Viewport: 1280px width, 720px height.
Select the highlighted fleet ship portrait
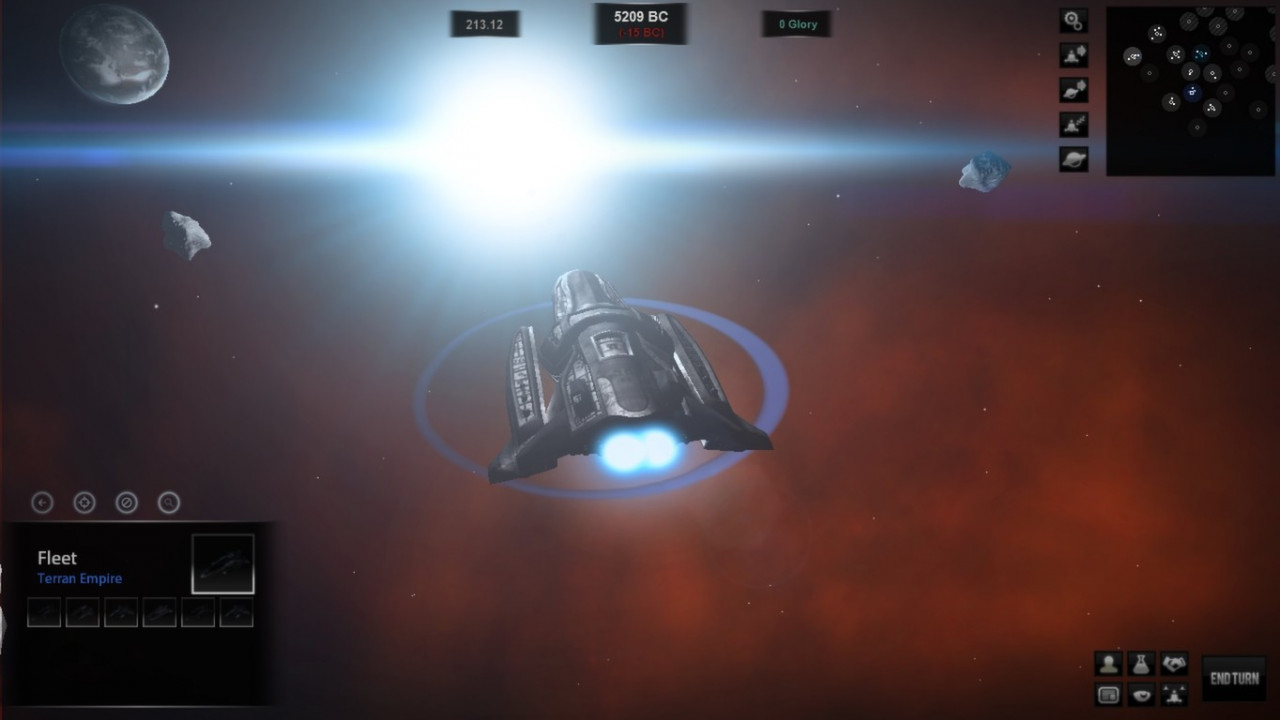coord(223,564)
